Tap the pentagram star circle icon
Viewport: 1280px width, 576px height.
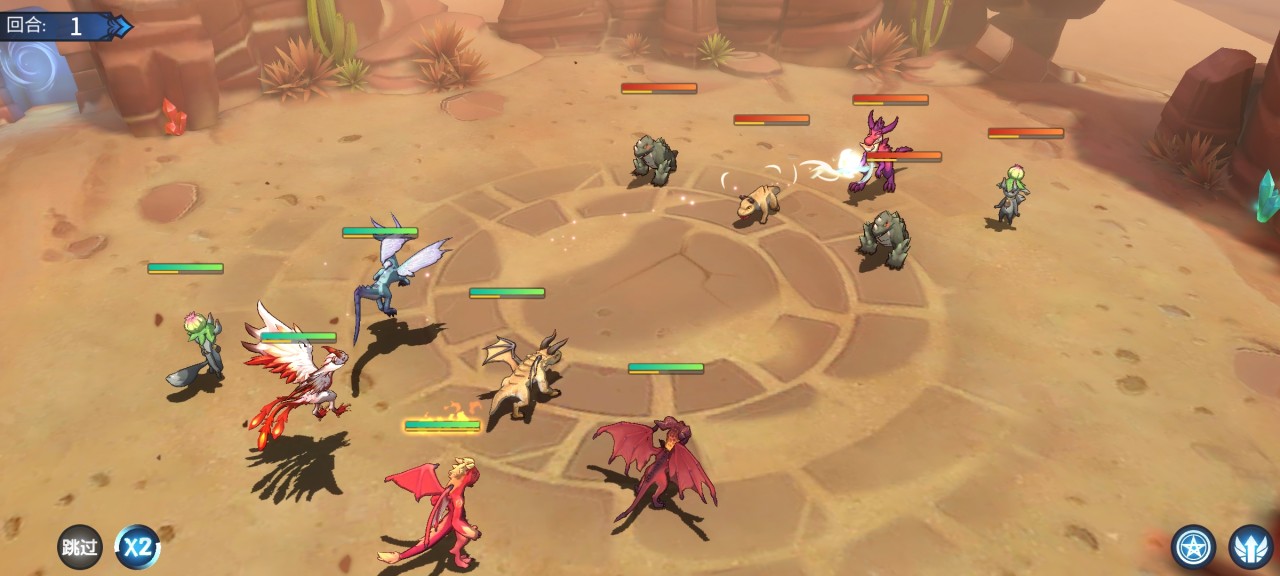coord(1193,547)
